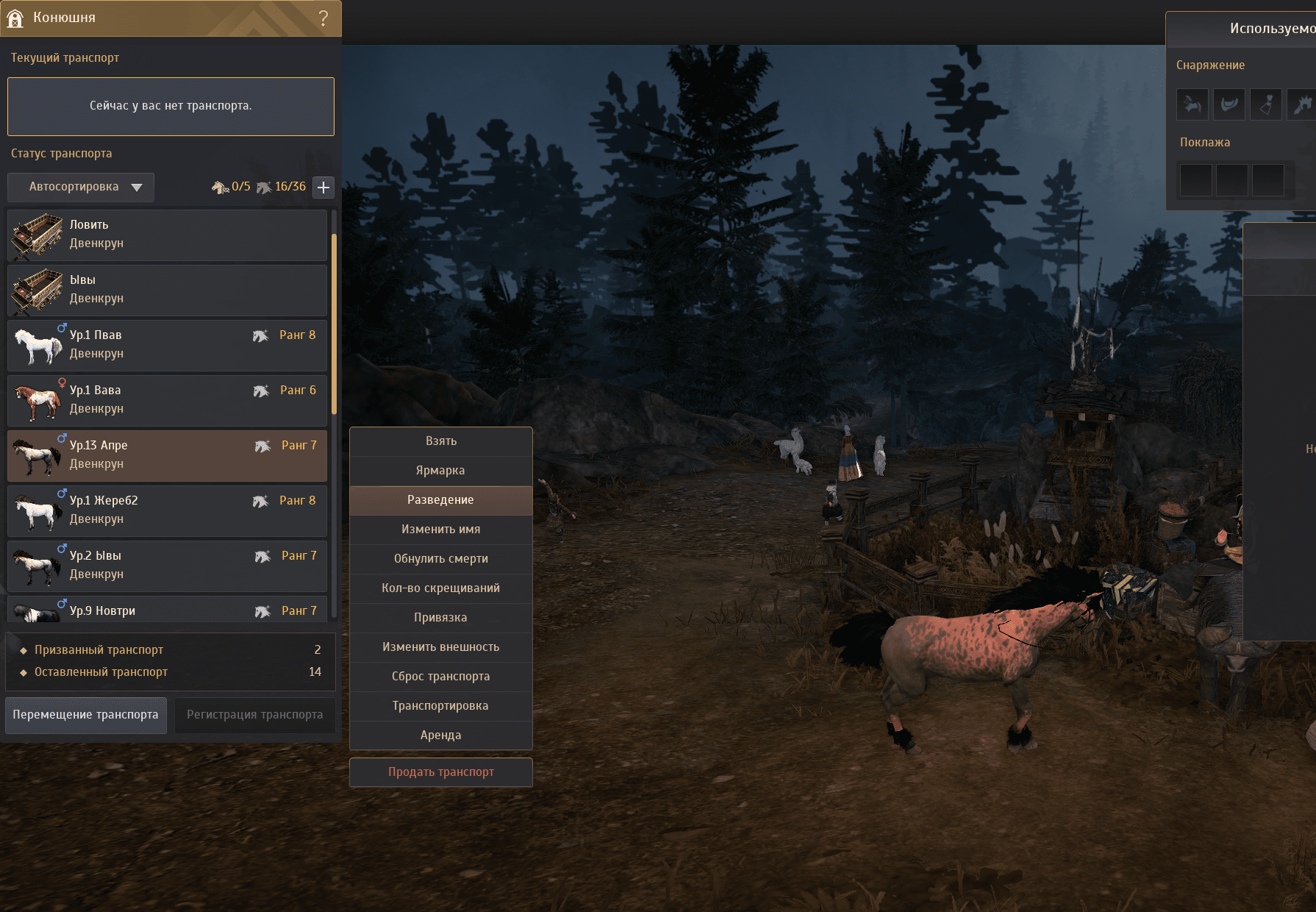Viewport: 1316px width, 912px height.
Task: Choose the Разведение breeding option
Action: 440,500
